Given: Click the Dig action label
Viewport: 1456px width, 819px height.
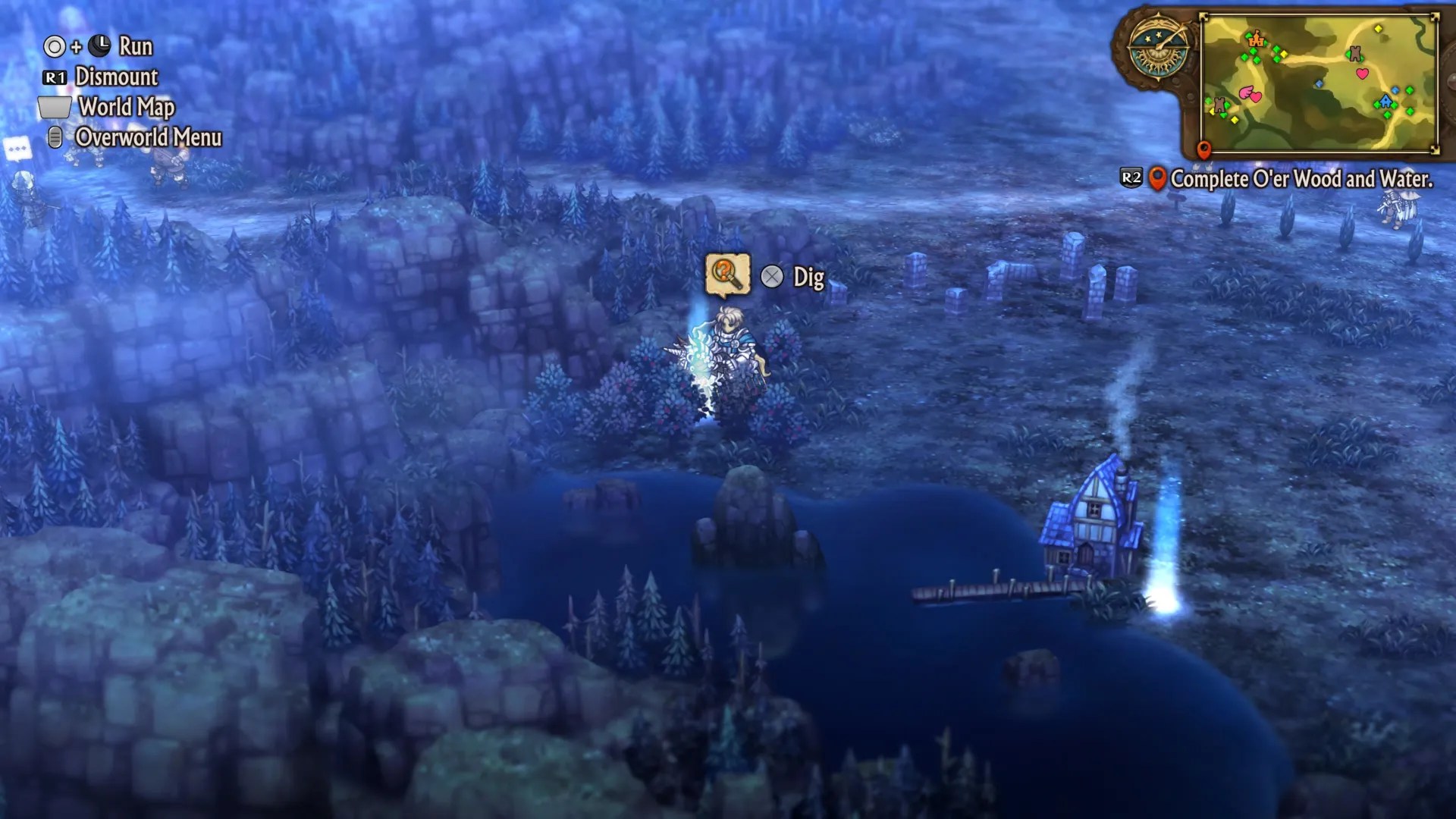Looking at the screenshot, I should [x=807, y=278].
